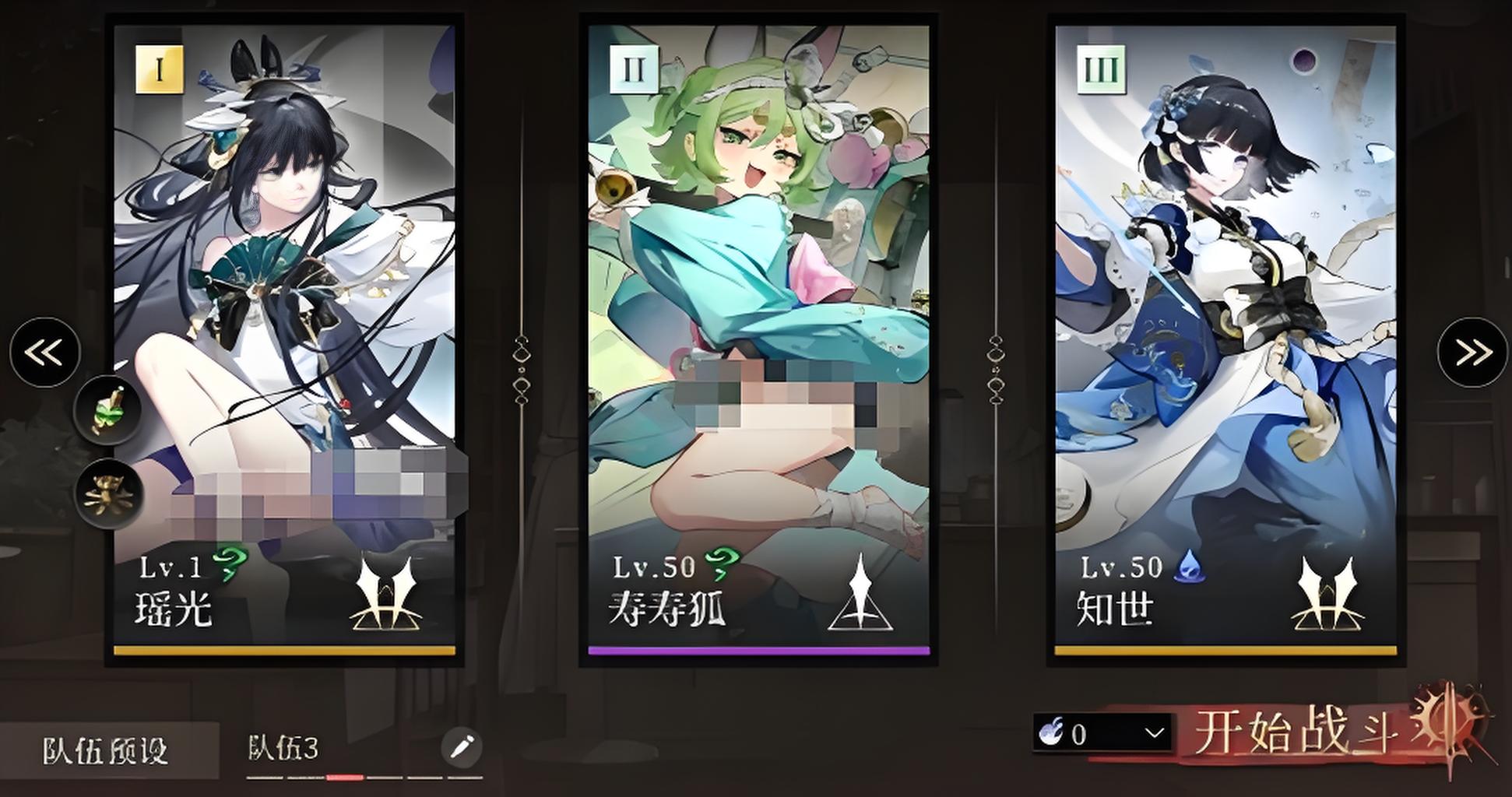Click the left double-arrow to view previous team
1512x797 pixels.
(43, 352)
